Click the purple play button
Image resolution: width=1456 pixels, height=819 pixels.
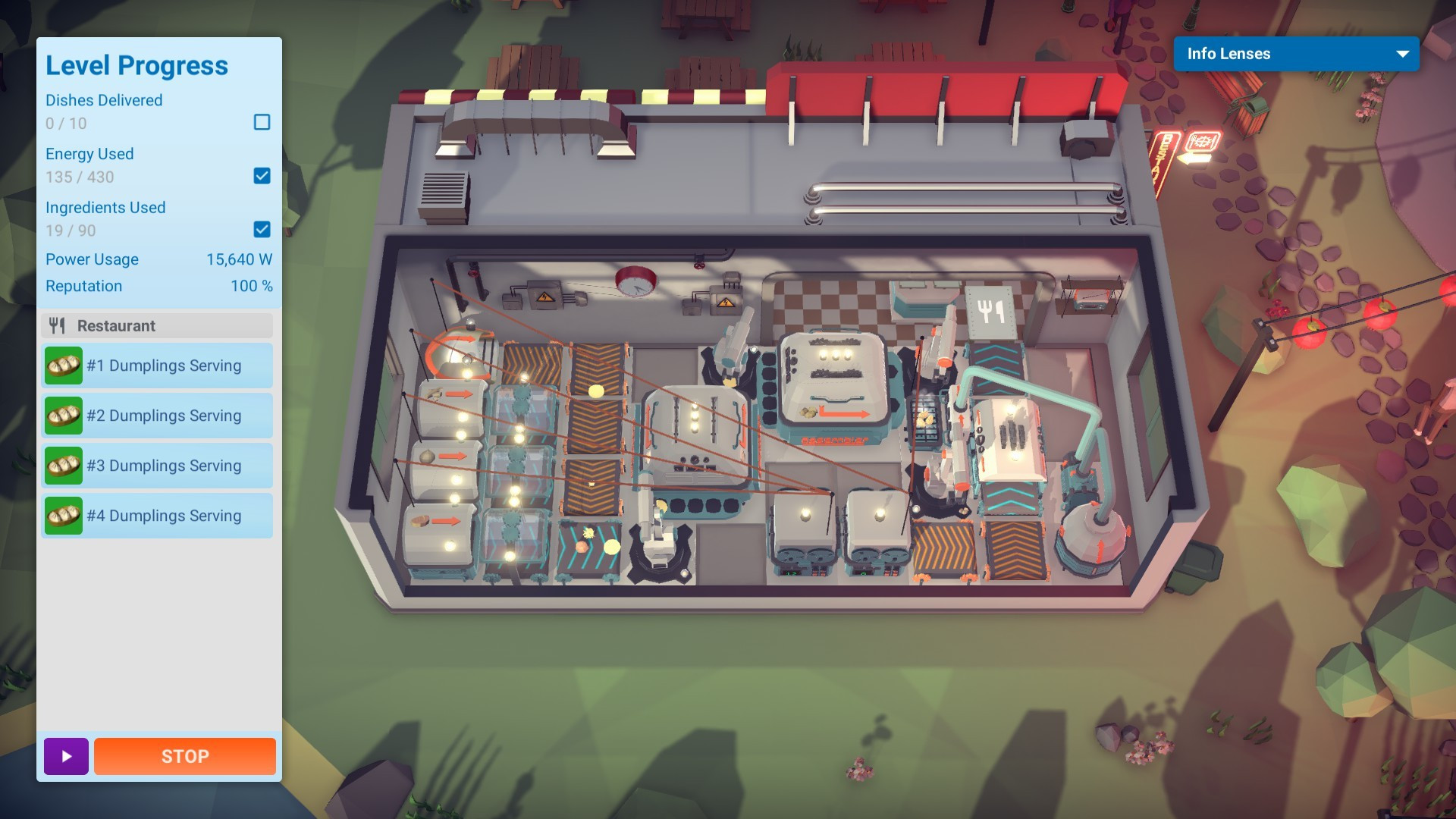[66, 756]
